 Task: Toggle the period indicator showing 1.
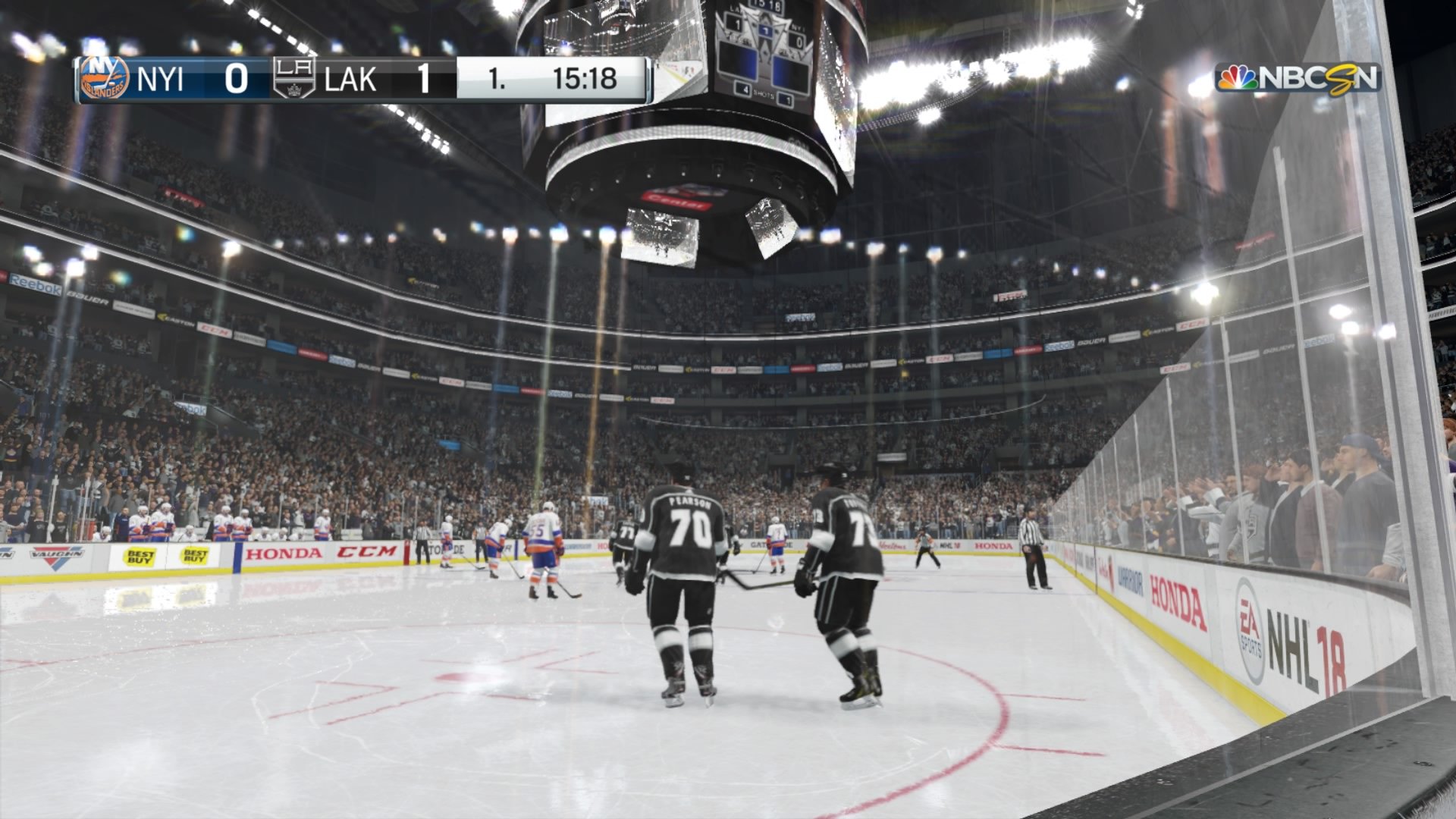click(x=498, y=77)
